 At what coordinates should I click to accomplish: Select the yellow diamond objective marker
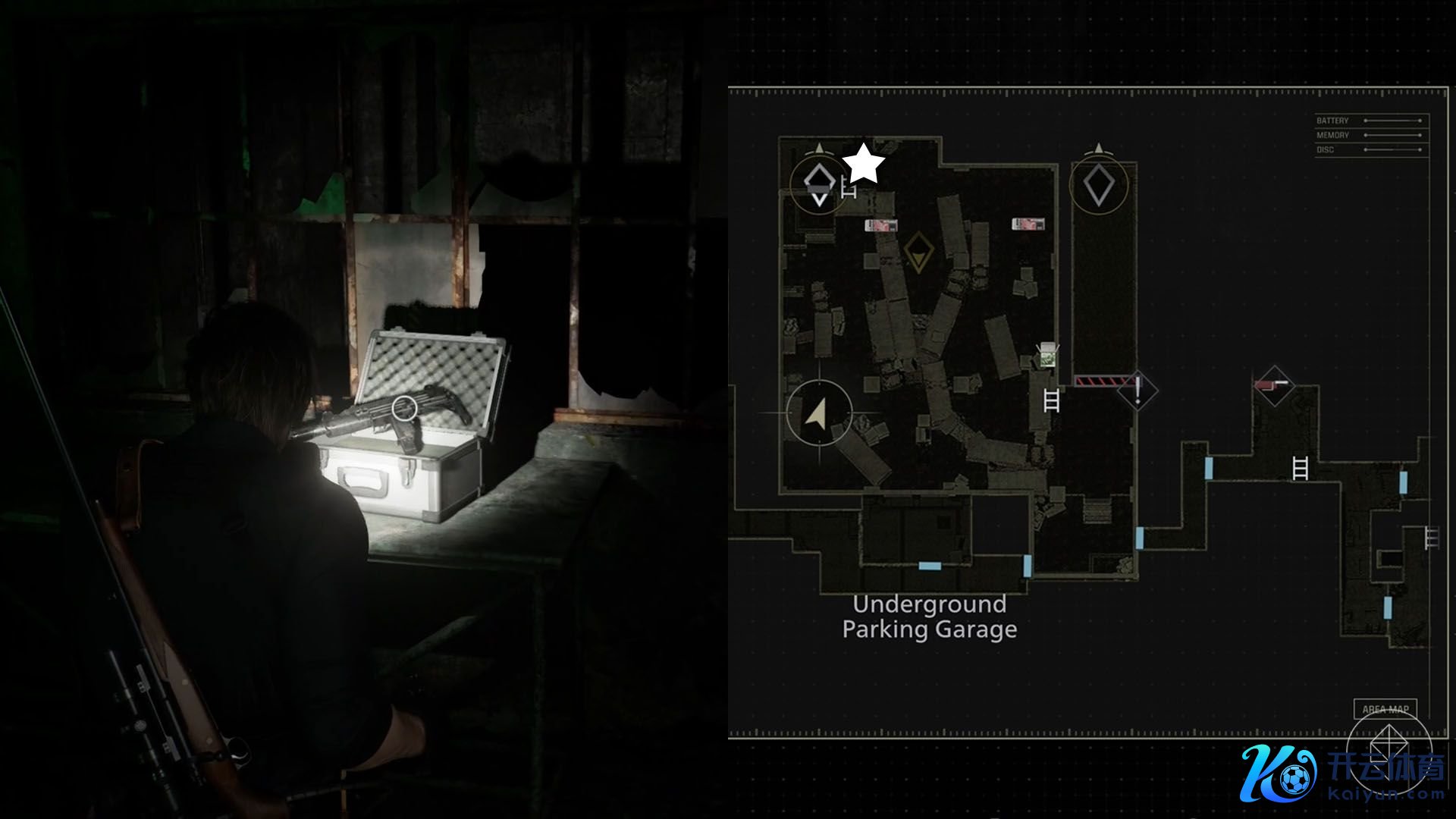click(918, 252)
